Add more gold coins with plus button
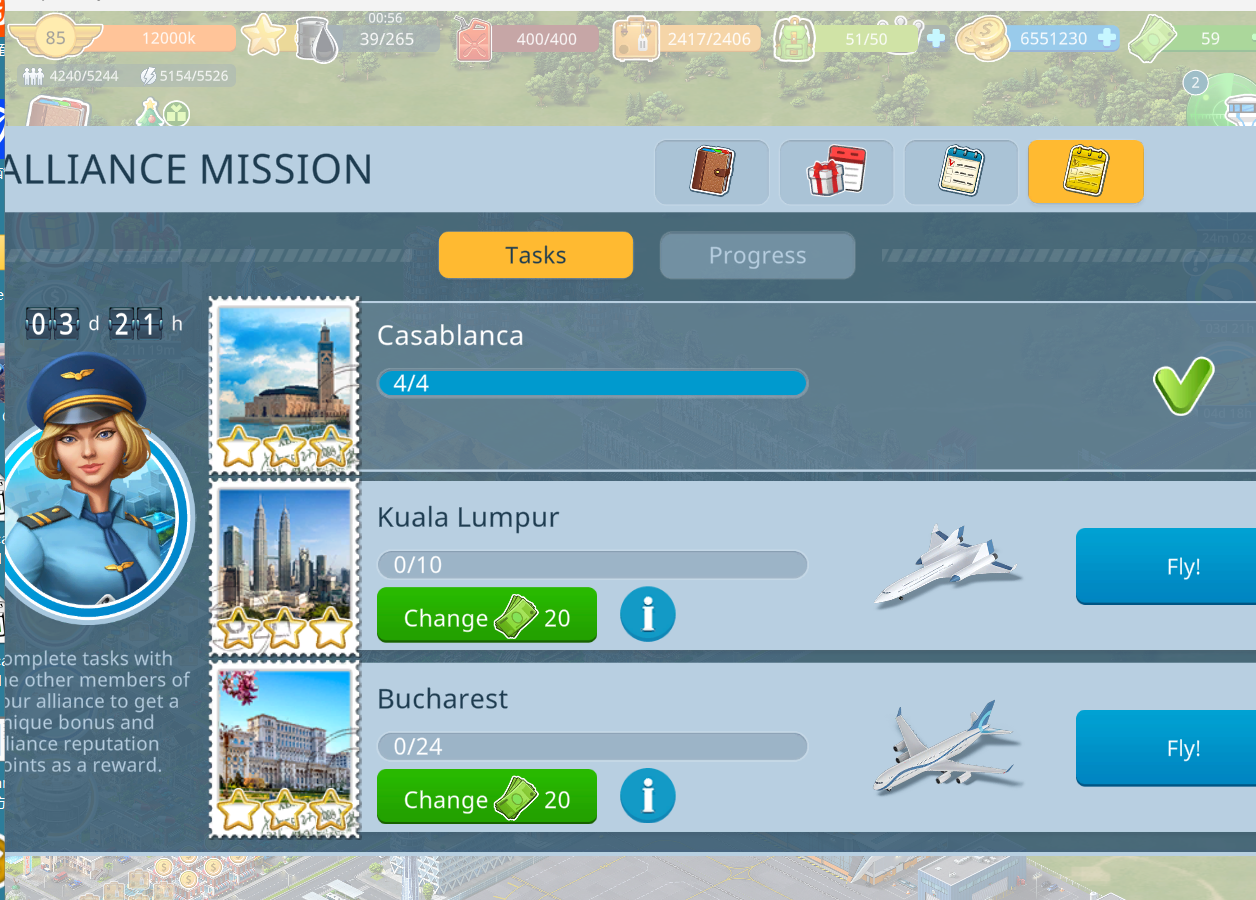 pos(1106,38)
